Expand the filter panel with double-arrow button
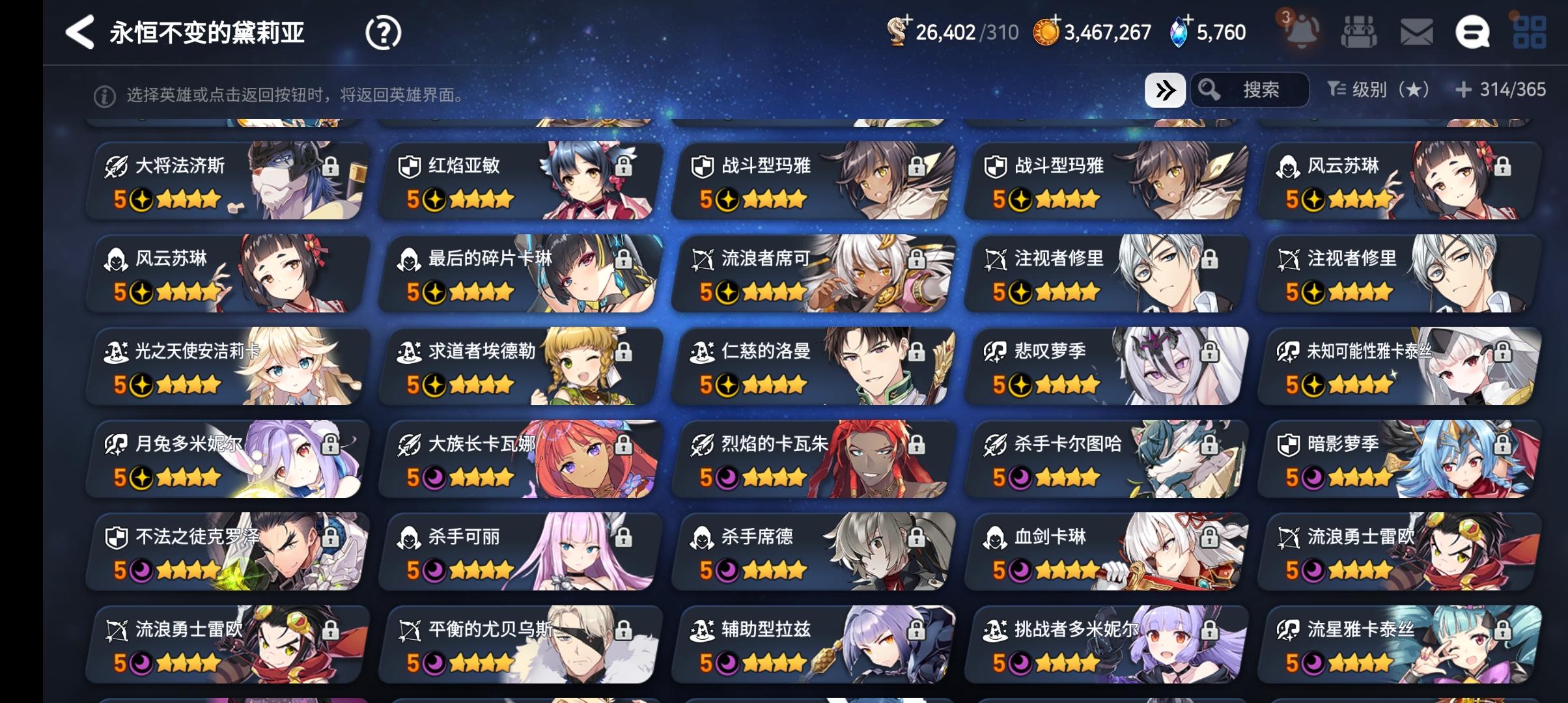Image resolution: width=1568 pixels, height=703 pixels. point(1166,90)
